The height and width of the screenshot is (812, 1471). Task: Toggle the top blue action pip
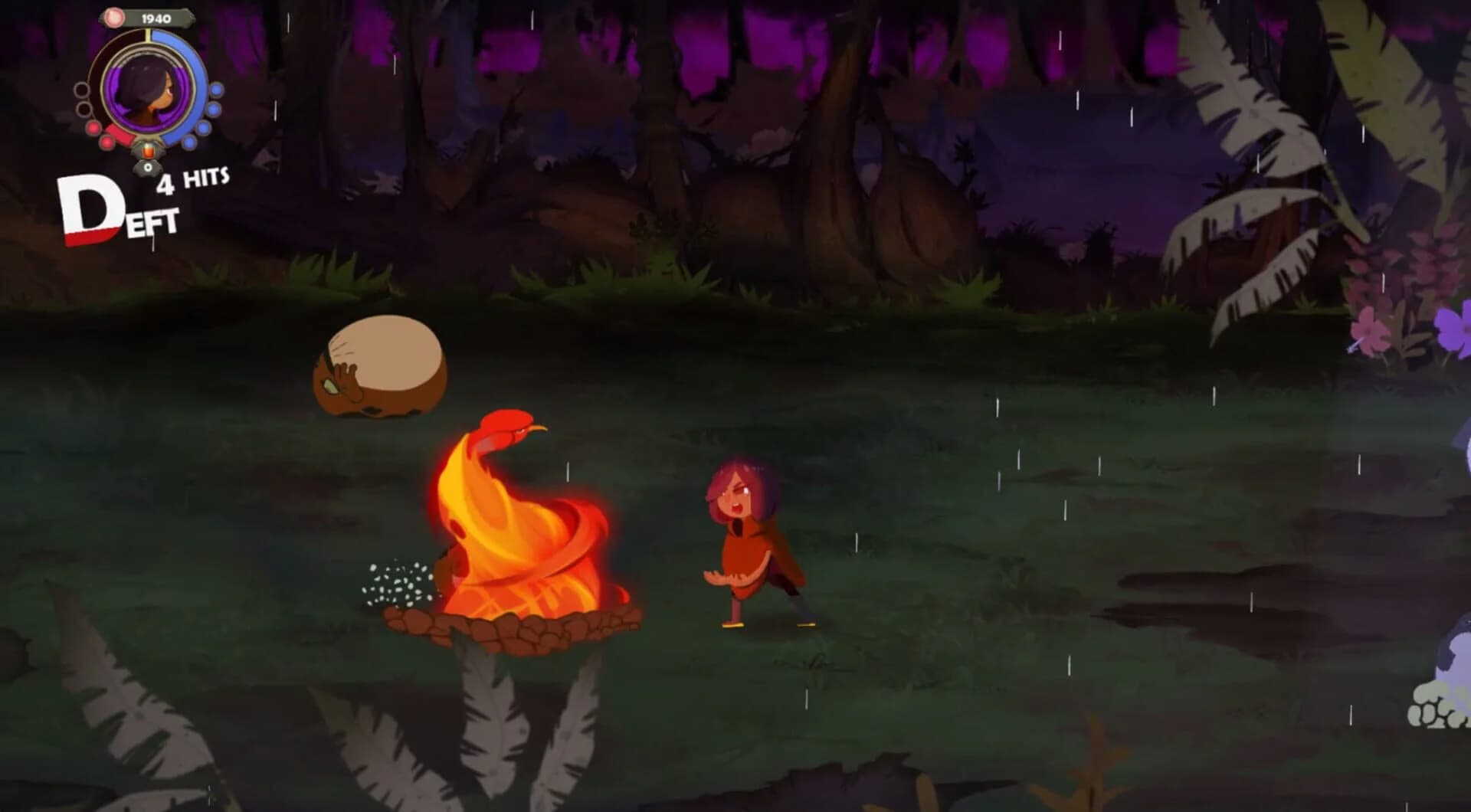point(215,90)
